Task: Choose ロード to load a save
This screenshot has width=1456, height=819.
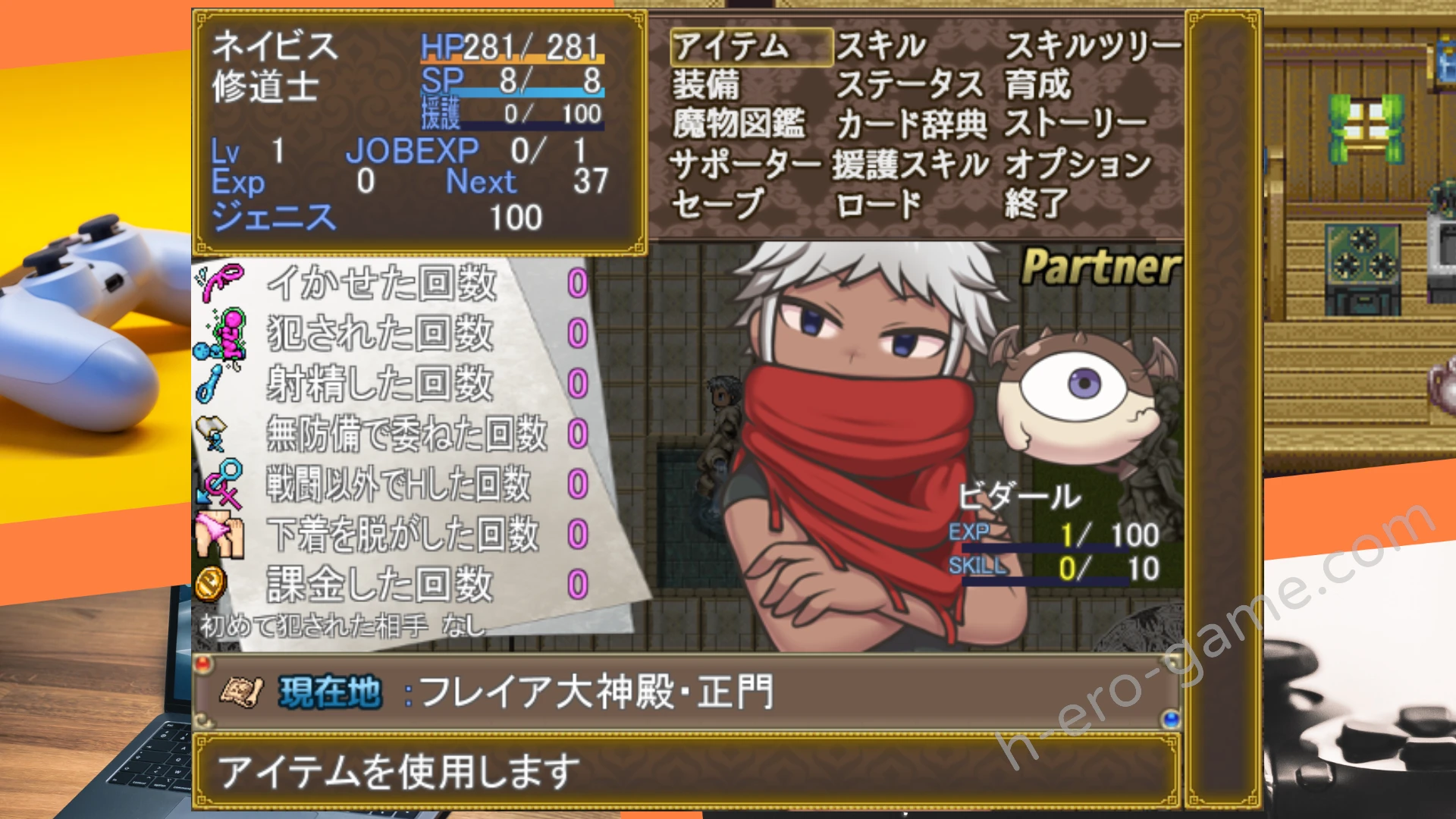Action: click(x=878, y=203)
